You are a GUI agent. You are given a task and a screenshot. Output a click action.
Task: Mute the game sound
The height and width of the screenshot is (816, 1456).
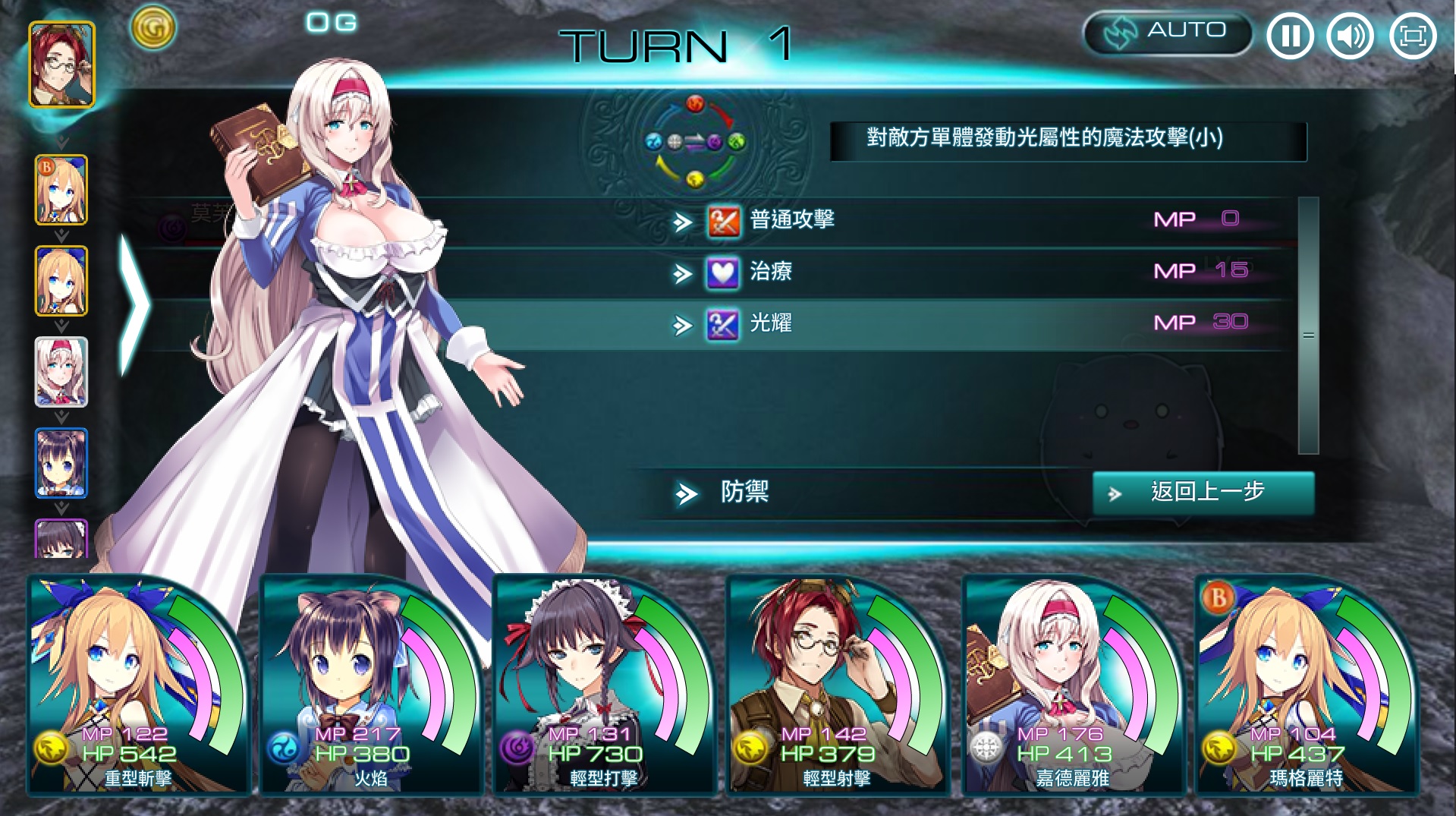pyautogui.click(x=1351, y=36)
